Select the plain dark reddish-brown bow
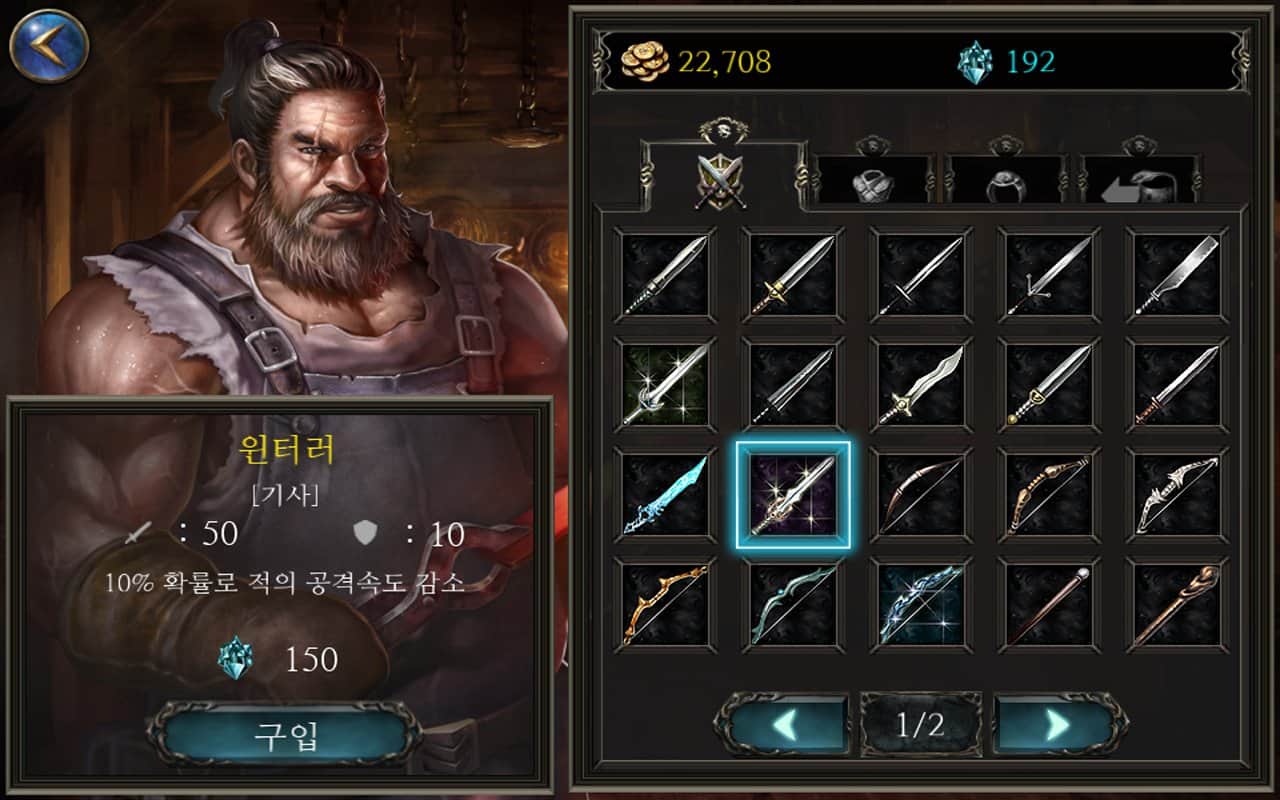 click(x=921, y=495)
